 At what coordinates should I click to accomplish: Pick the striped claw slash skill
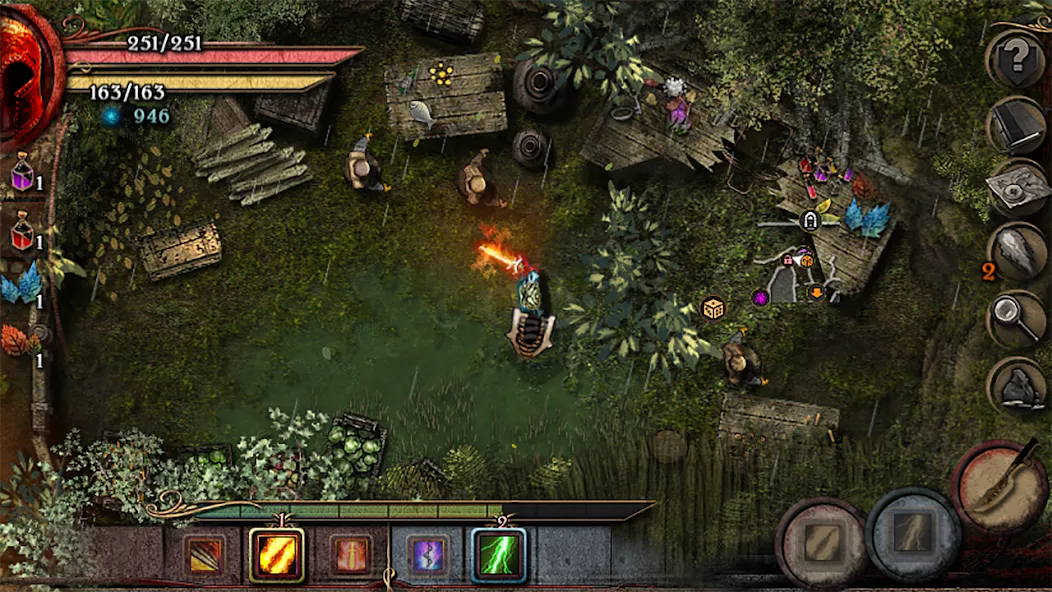click(x=203, y=555)
